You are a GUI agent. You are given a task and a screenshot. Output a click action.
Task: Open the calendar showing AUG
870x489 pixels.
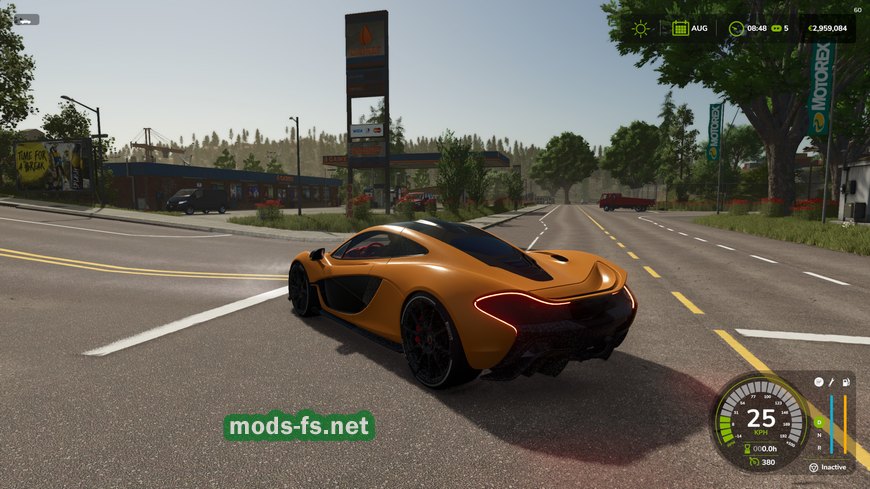pyautogui.click(x=680, y=28)
